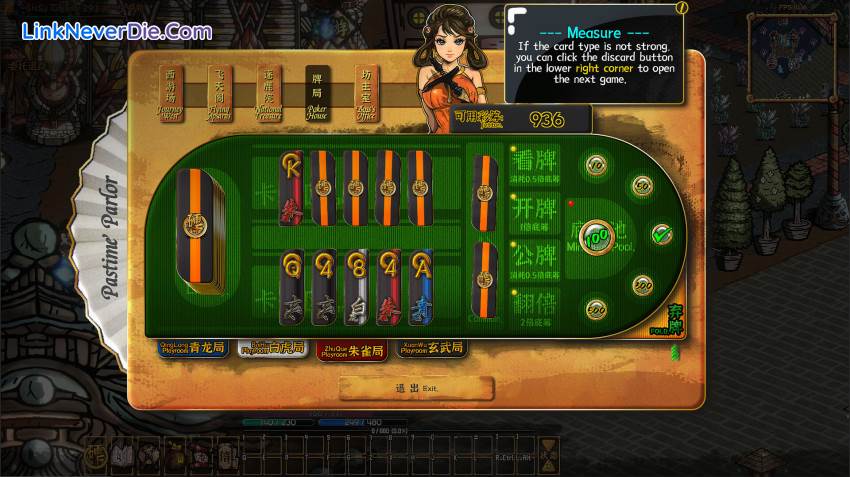Open the Poker House tab
The width and height of the screenshot is (850, 477).
[318, 93]
